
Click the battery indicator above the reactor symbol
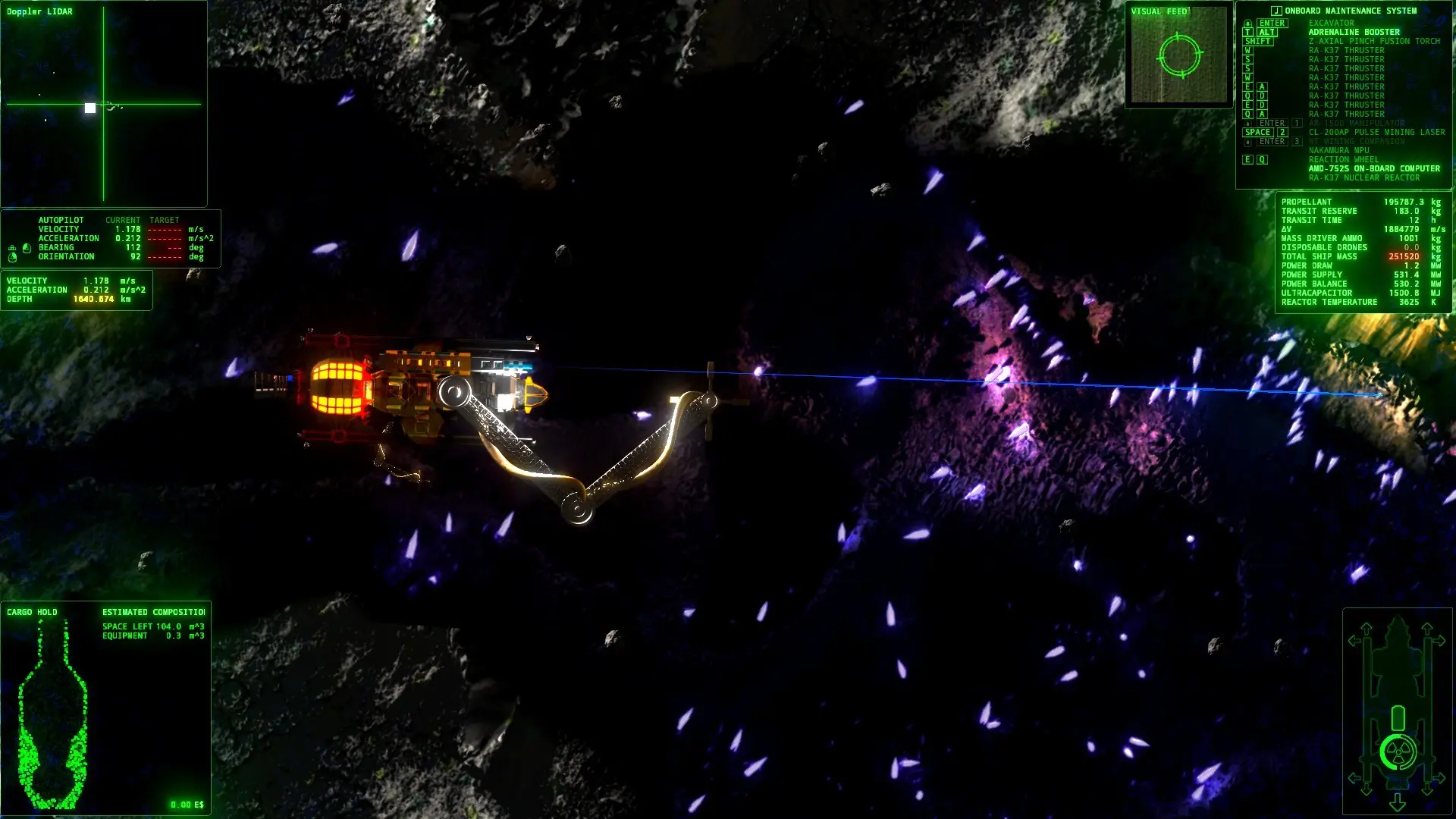1397,717
